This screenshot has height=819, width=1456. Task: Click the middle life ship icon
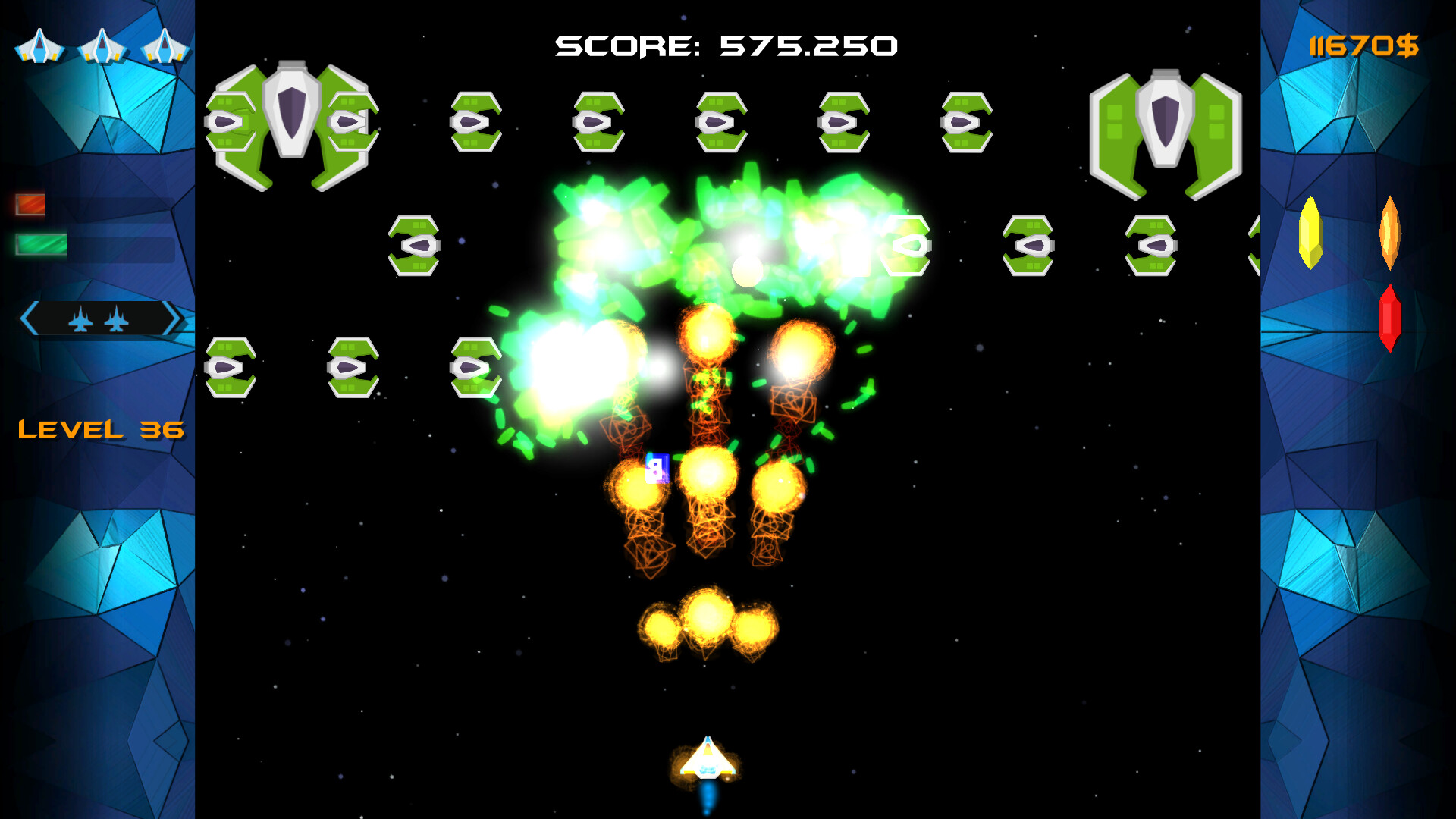(102, 47)
